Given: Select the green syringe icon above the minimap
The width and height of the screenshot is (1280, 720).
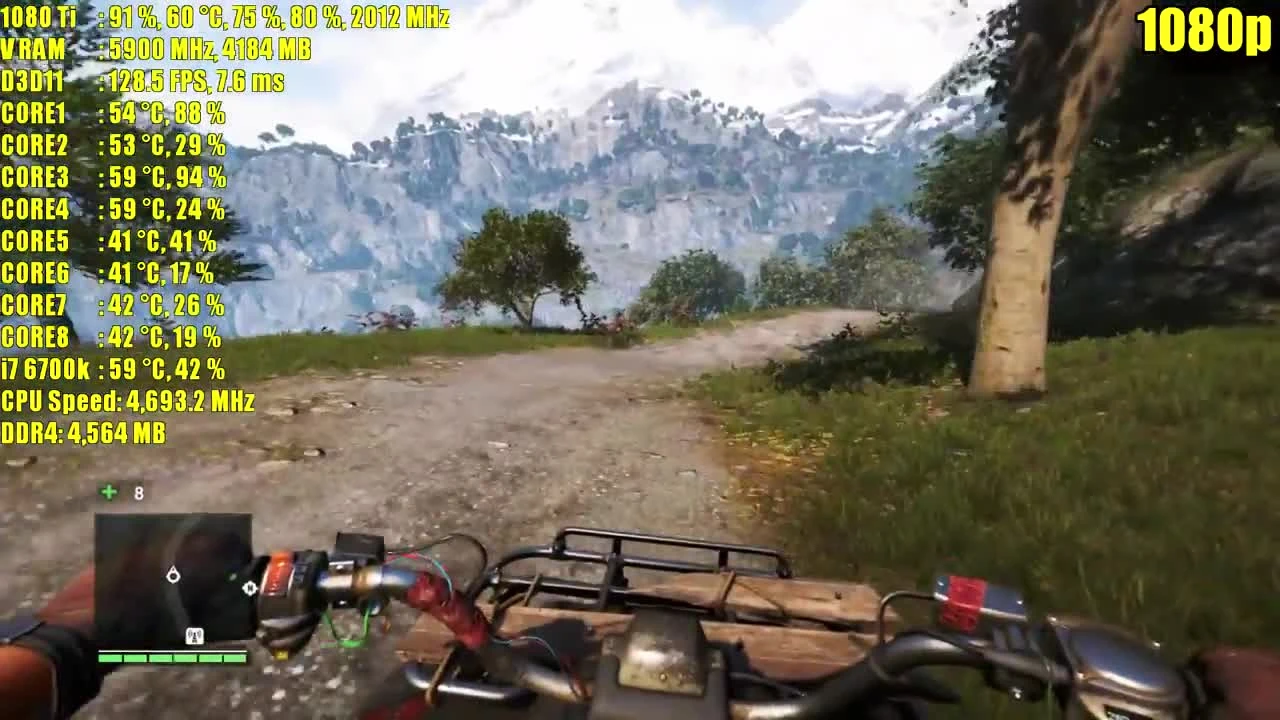Looking at the screenshot, I should 107,492.
